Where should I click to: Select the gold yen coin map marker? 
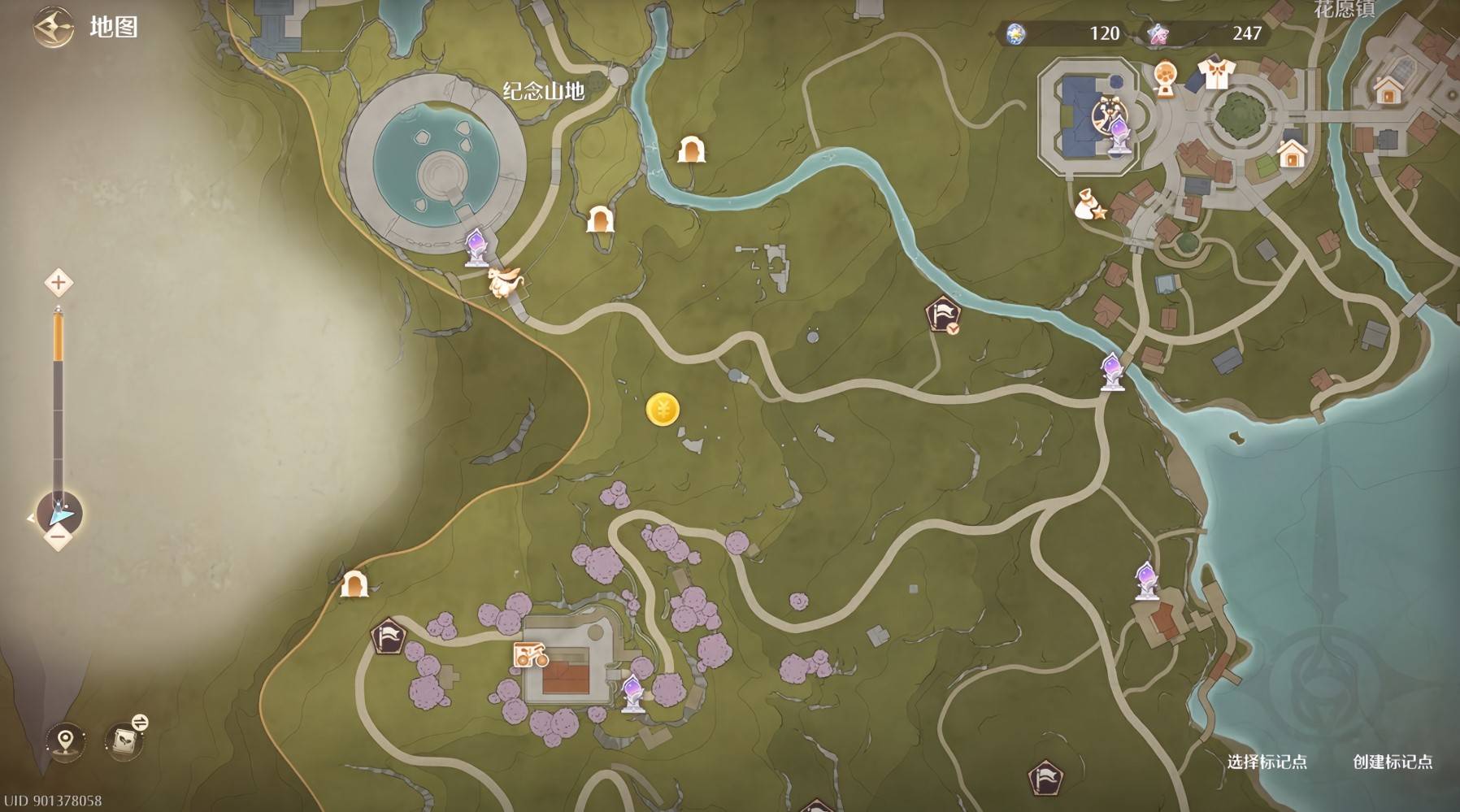point(663,410)
